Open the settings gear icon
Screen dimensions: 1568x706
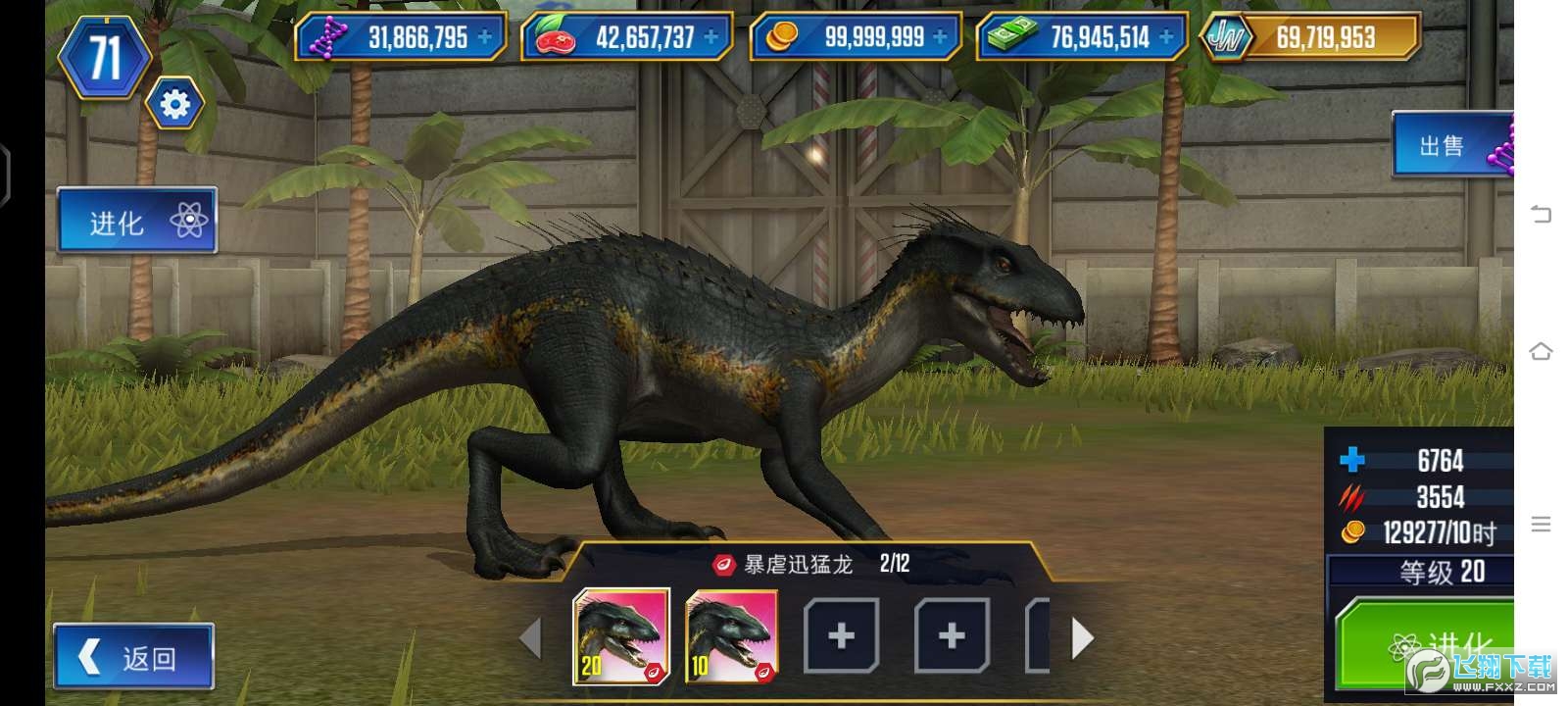pyautogui.click(x=174, y=103)
